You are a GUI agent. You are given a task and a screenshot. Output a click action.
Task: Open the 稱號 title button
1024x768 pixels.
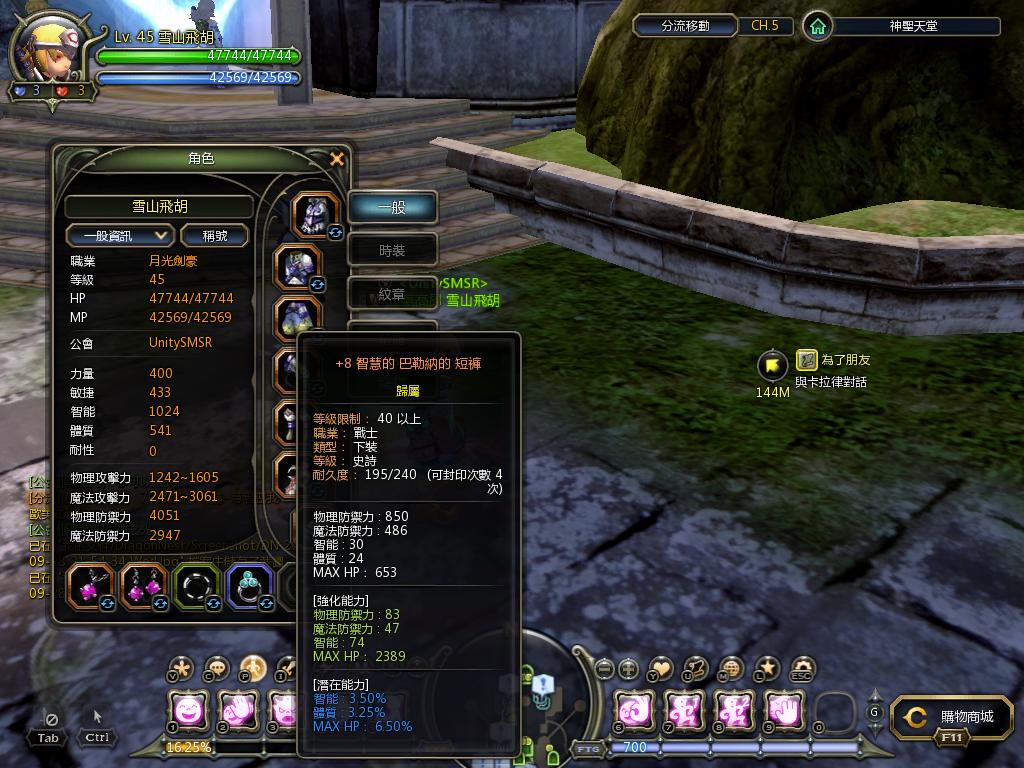215,236
